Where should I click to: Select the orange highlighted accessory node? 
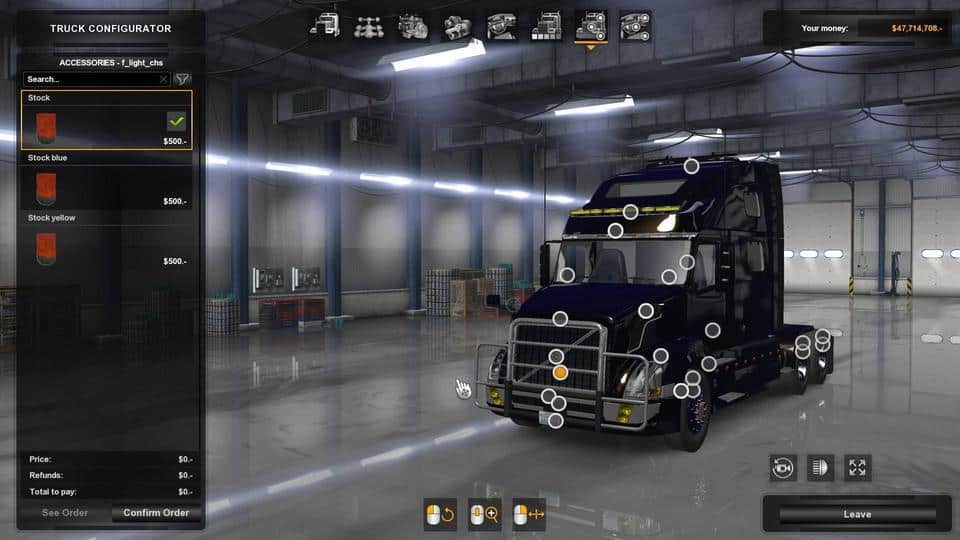(x=560, y=372)
